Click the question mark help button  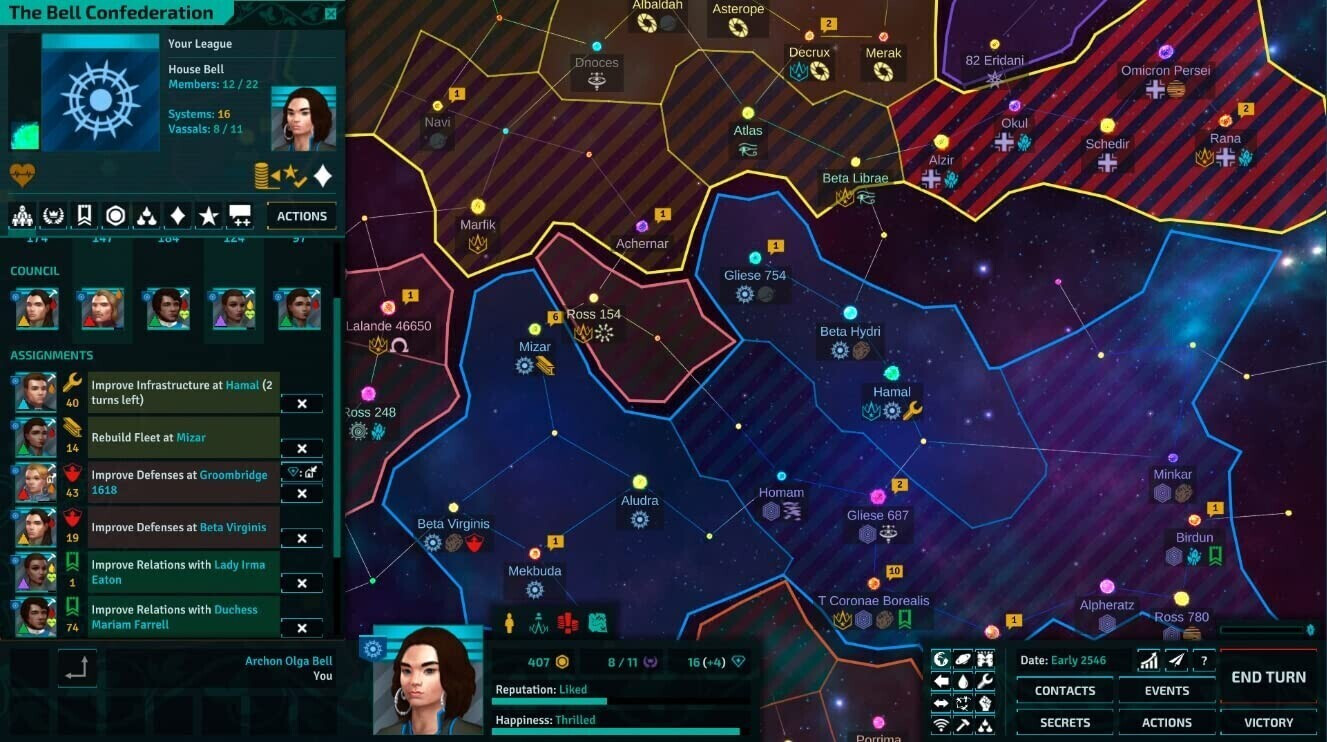pyautogui.click(x=1204, y=661)
